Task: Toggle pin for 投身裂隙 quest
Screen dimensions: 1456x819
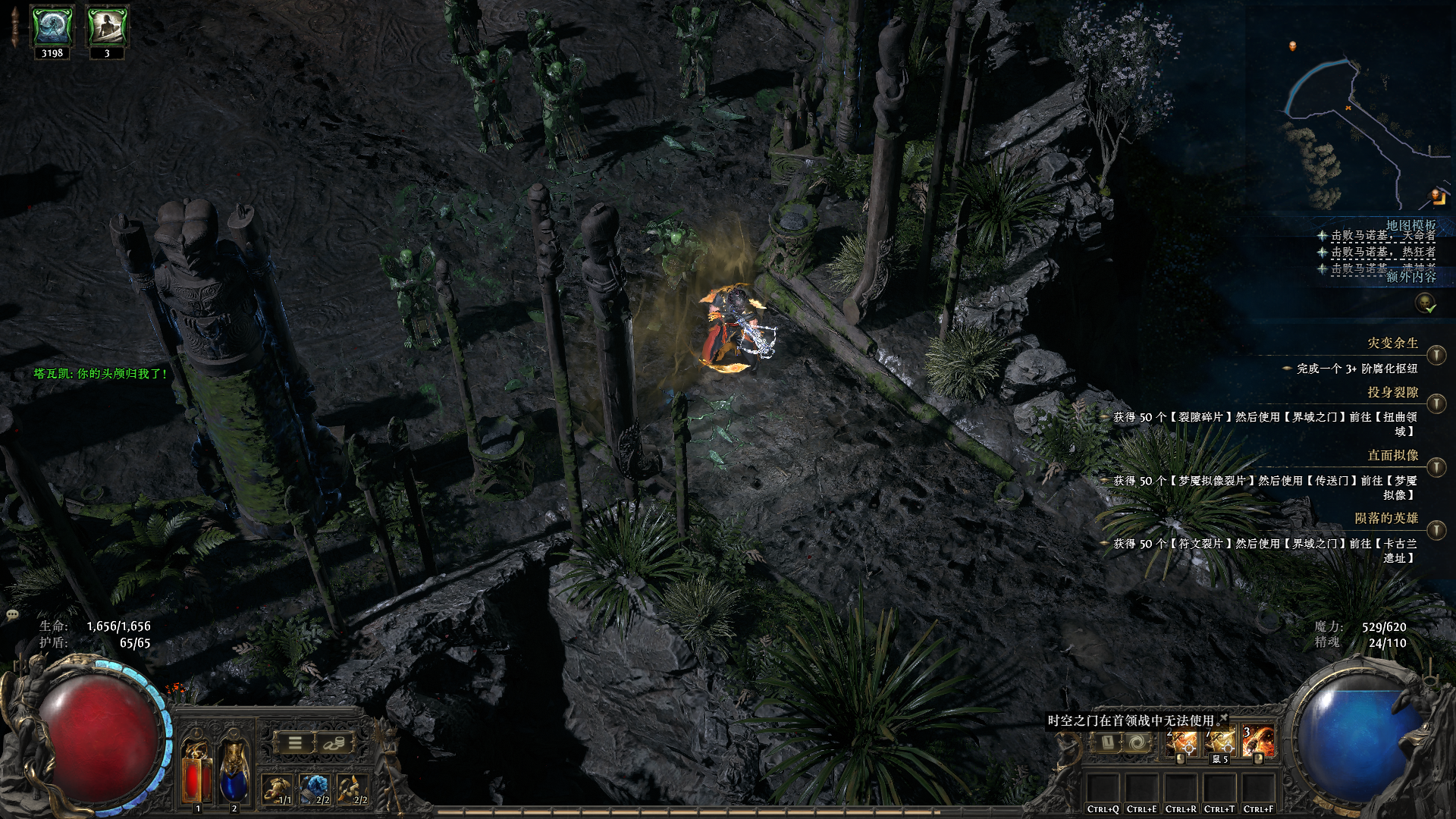Action: coord(1436,403)
